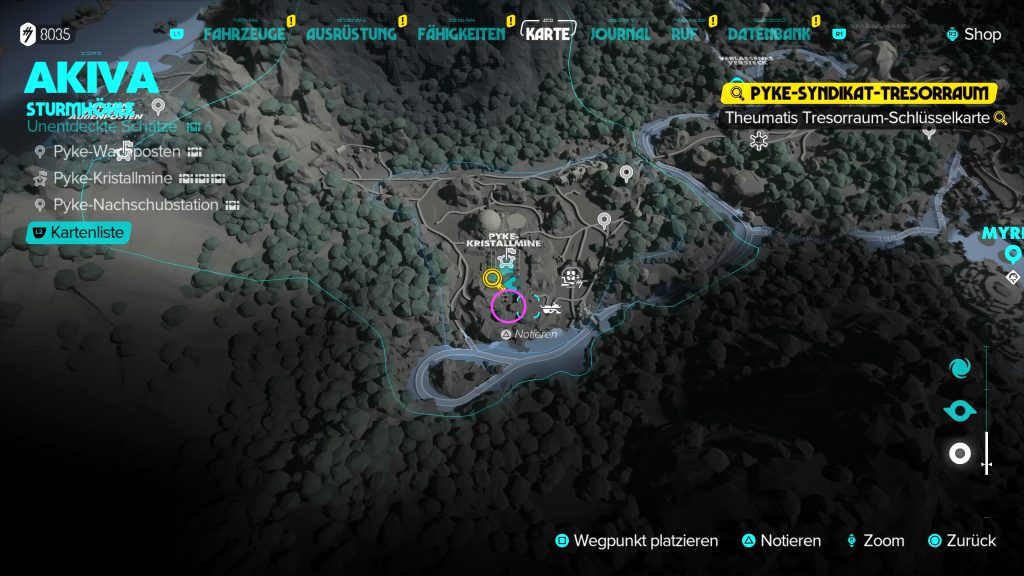
Task: Choose the planet orbit zoom level icon
Action: (x=960, y=410)
